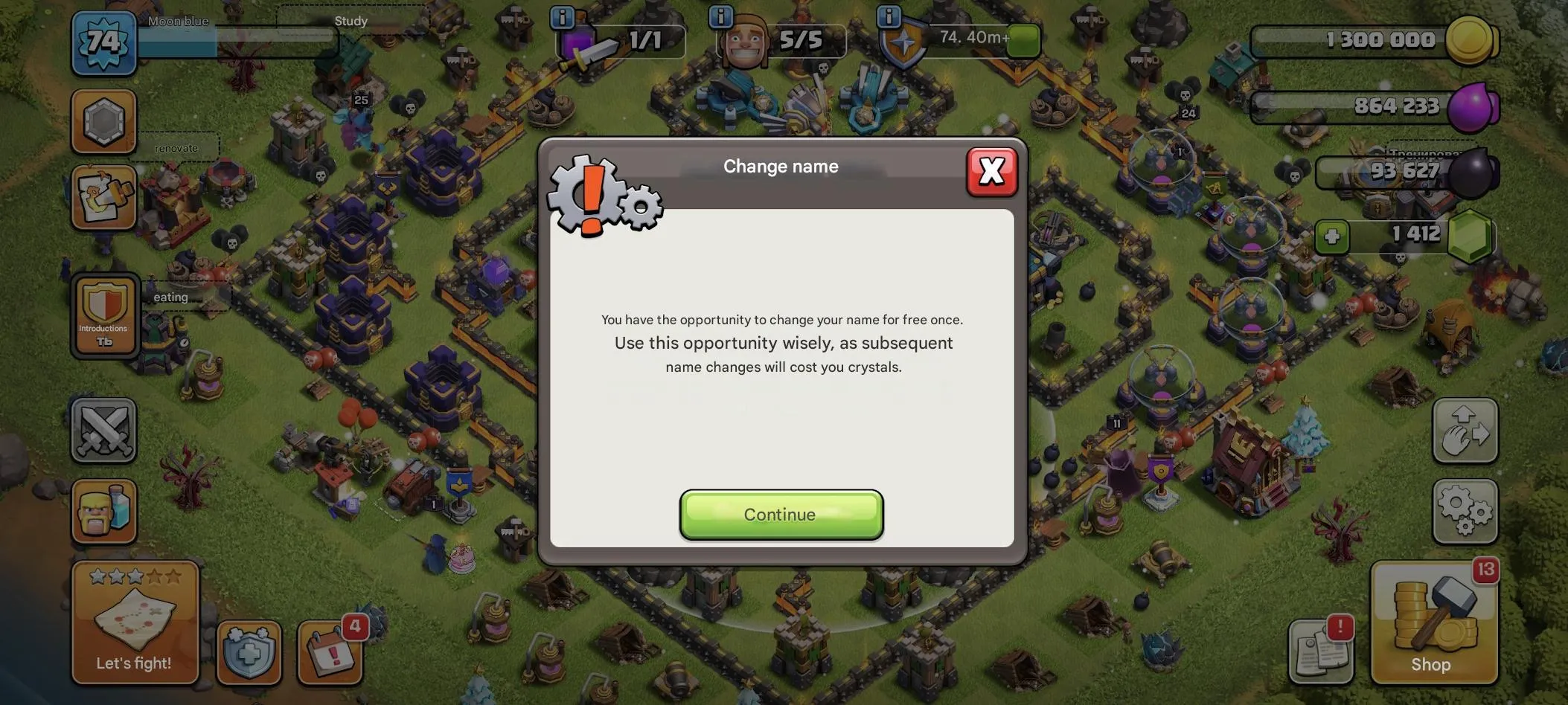Open the events calendar with 4 notifications

pos(330,653)
